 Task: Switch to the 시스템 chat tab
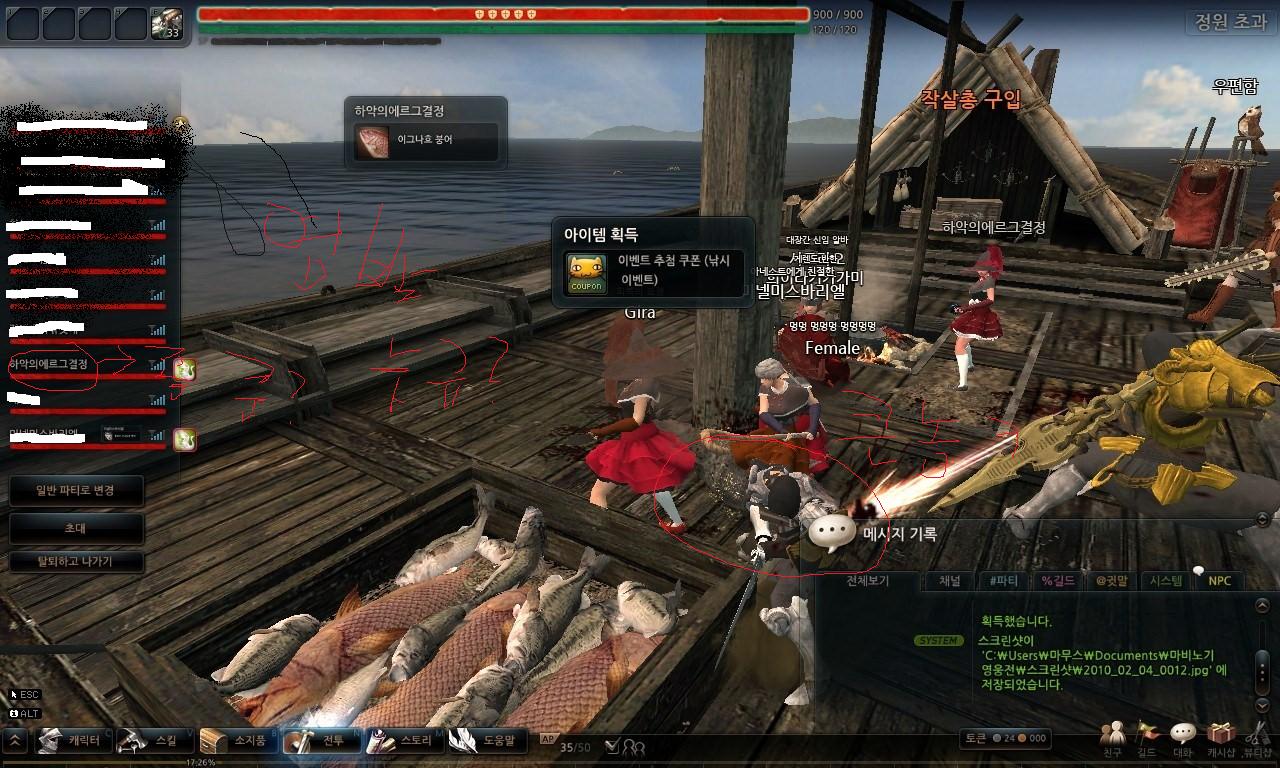[x=1166, y=581]
